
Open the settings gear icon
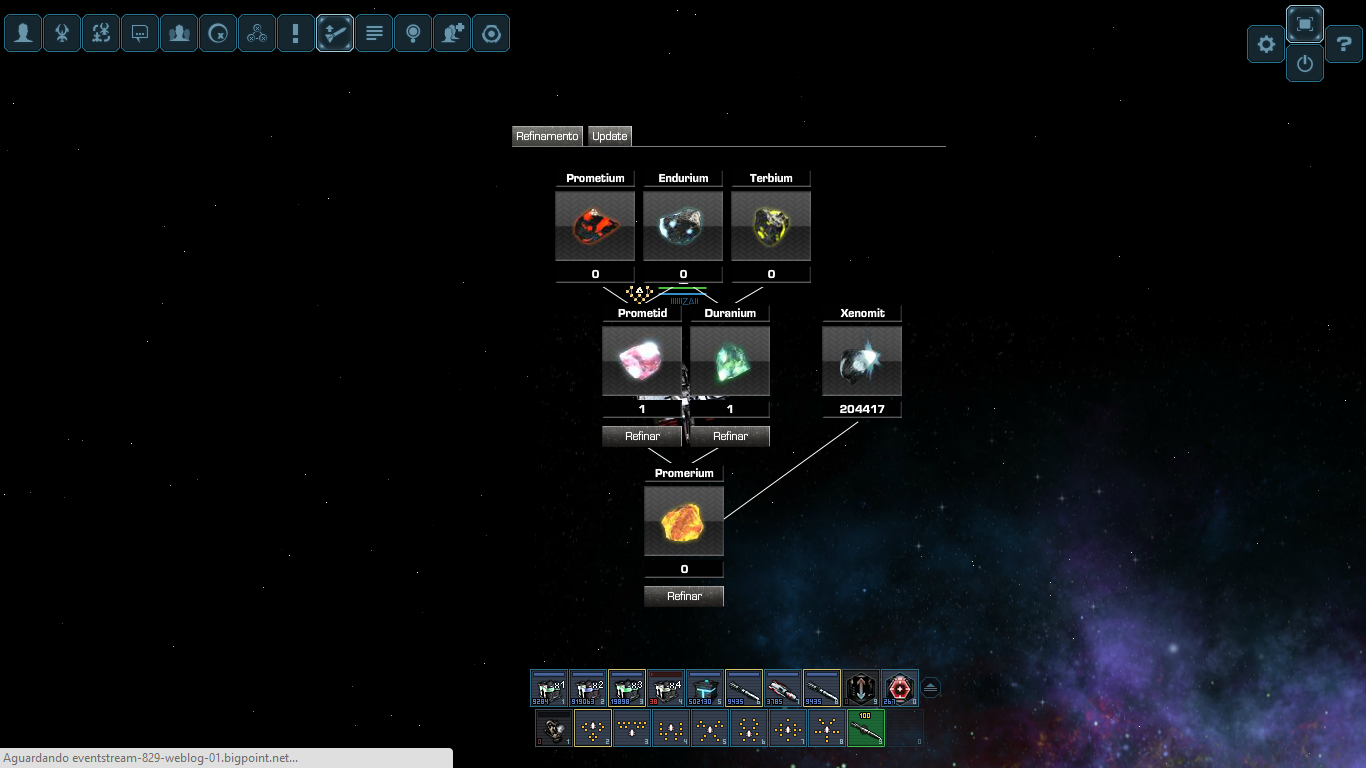point(1266,44)
